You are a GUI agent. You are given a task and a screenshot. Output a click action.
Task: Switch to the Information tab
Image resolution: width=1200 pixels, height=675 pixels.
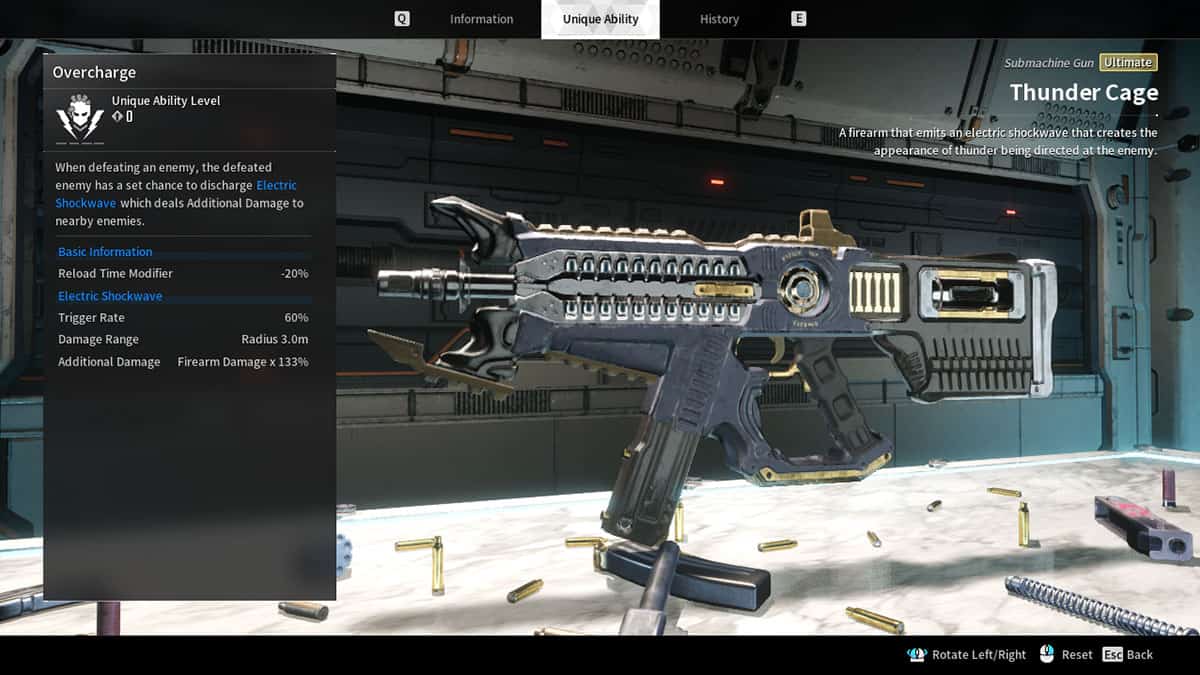(x=481, y=19)
